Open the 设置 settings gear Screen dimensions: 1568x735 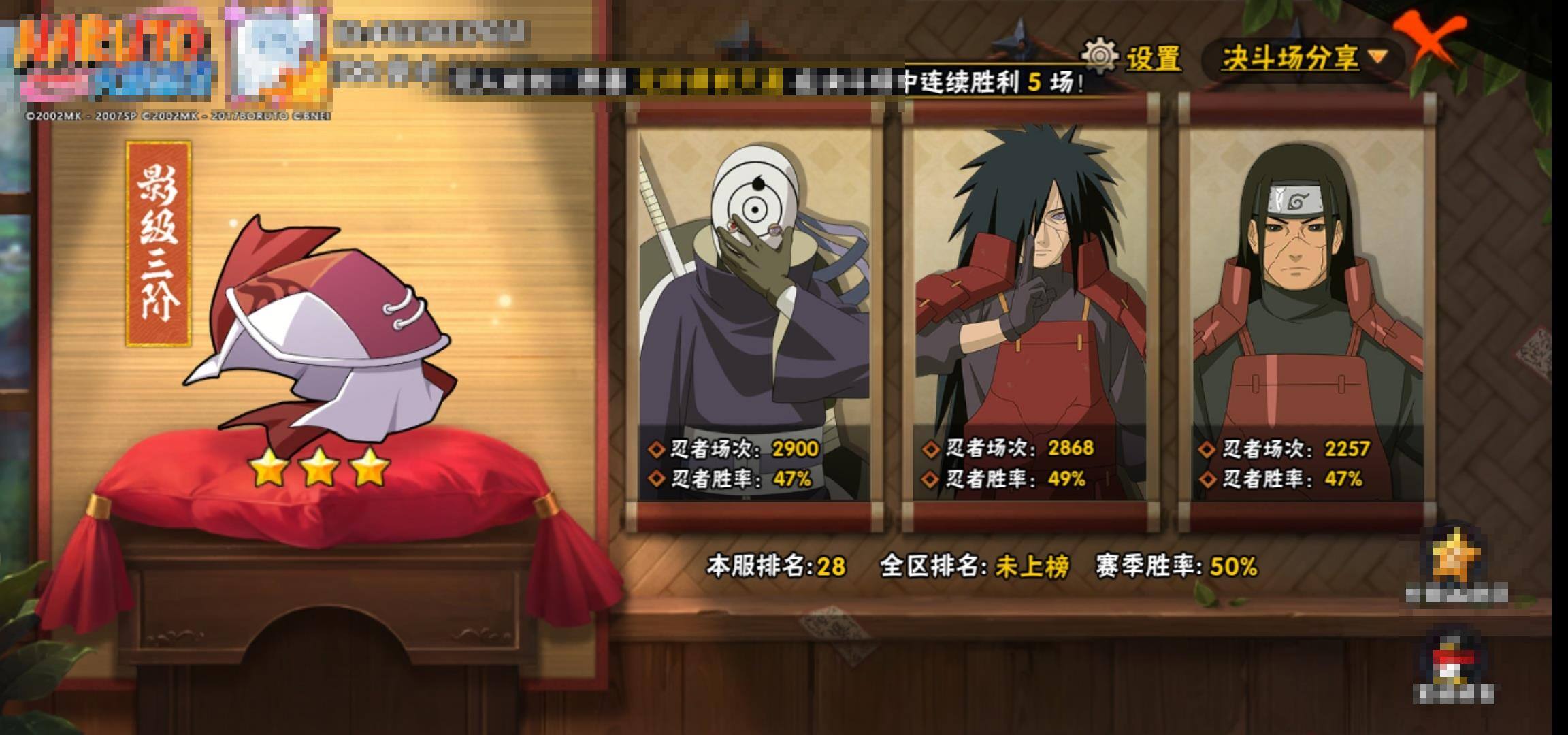[x=1132, y=58]
